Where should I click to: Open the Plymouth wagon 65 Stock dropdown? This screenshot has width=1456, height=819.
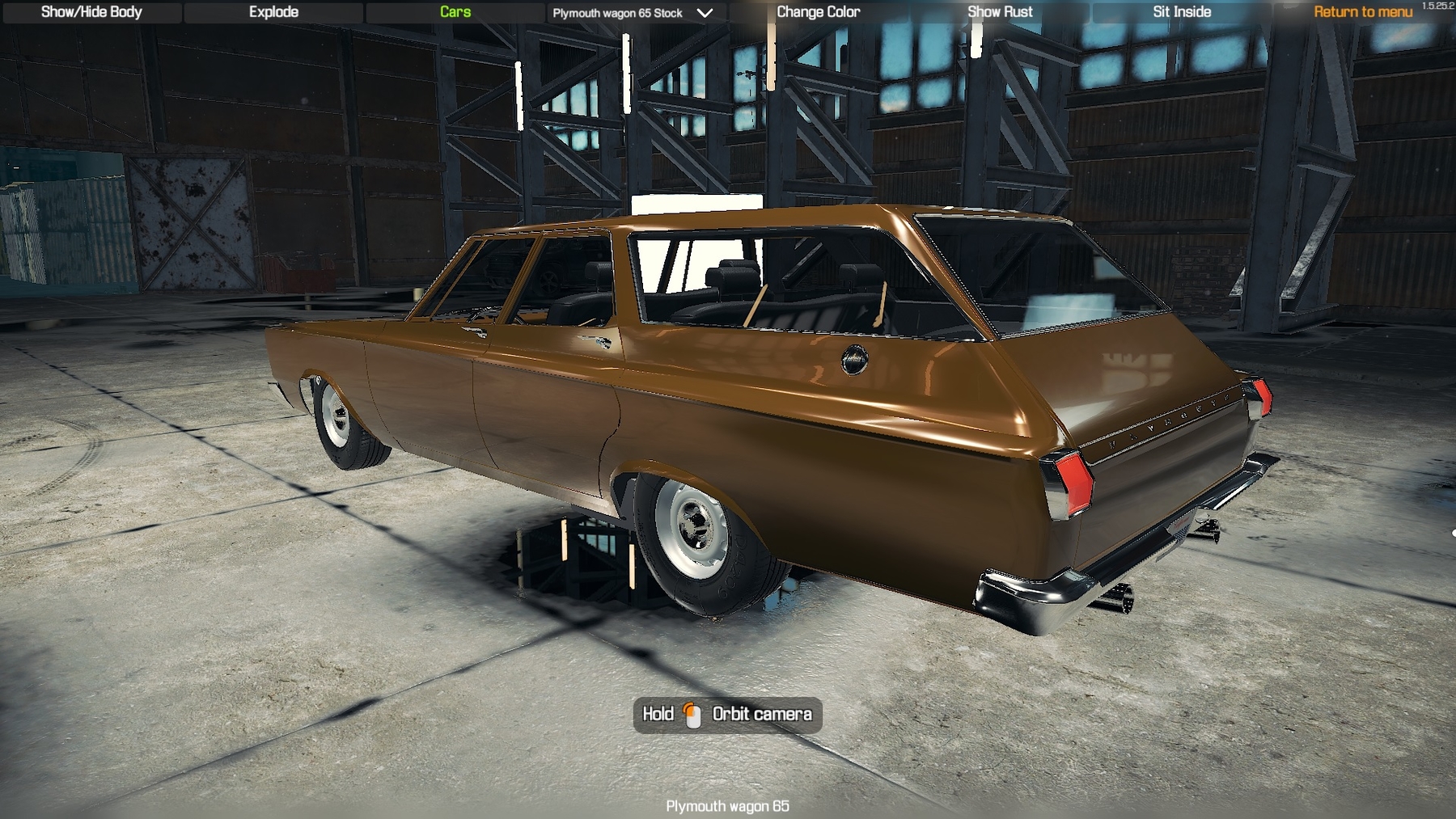(x=633, y=13)
